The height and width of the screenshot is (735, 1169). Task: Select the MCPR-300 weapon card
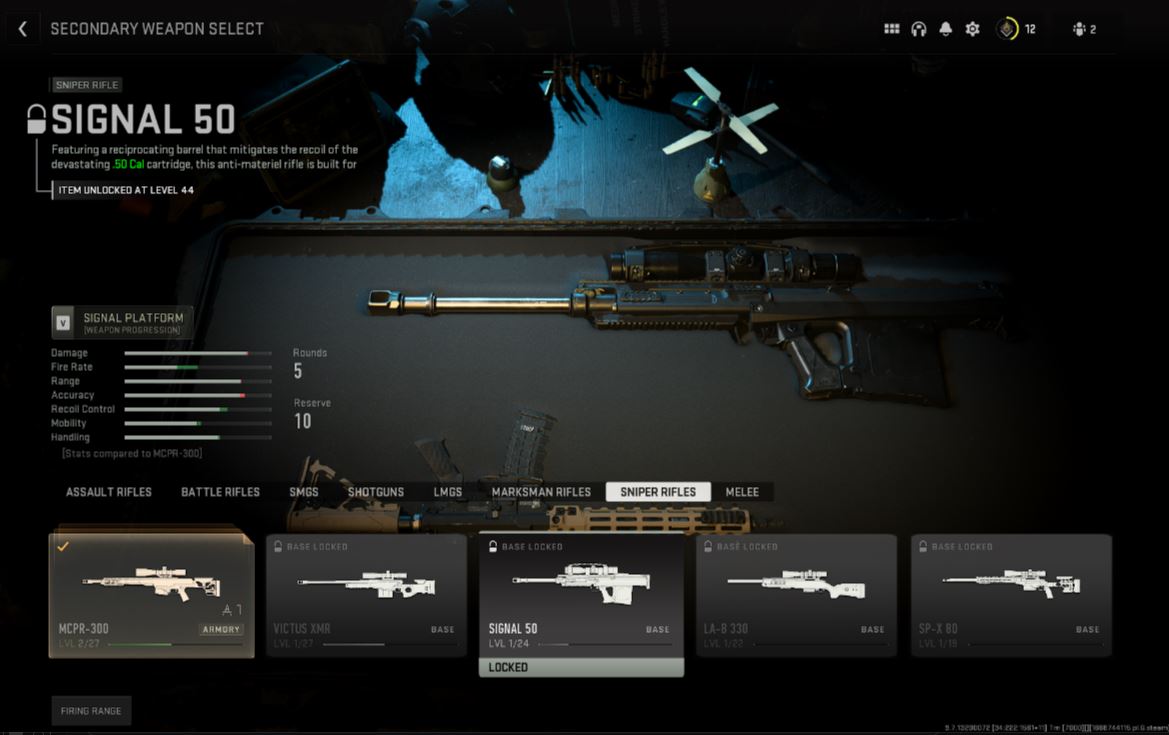[x=151, y=595]
